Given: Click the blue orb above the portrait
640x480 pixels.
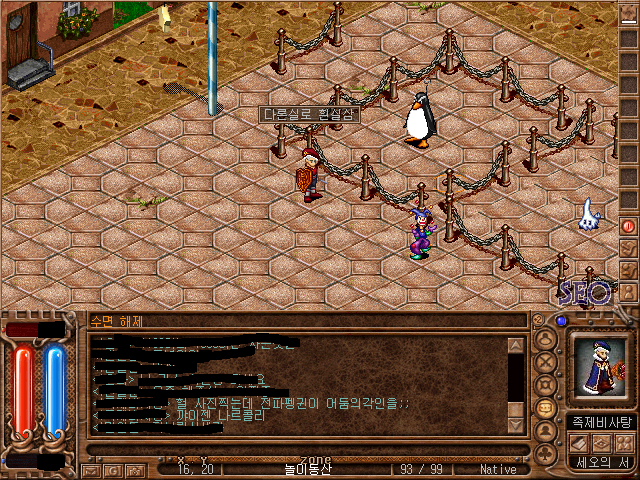Looking at the screenshot, I should [x=561, y=322].
